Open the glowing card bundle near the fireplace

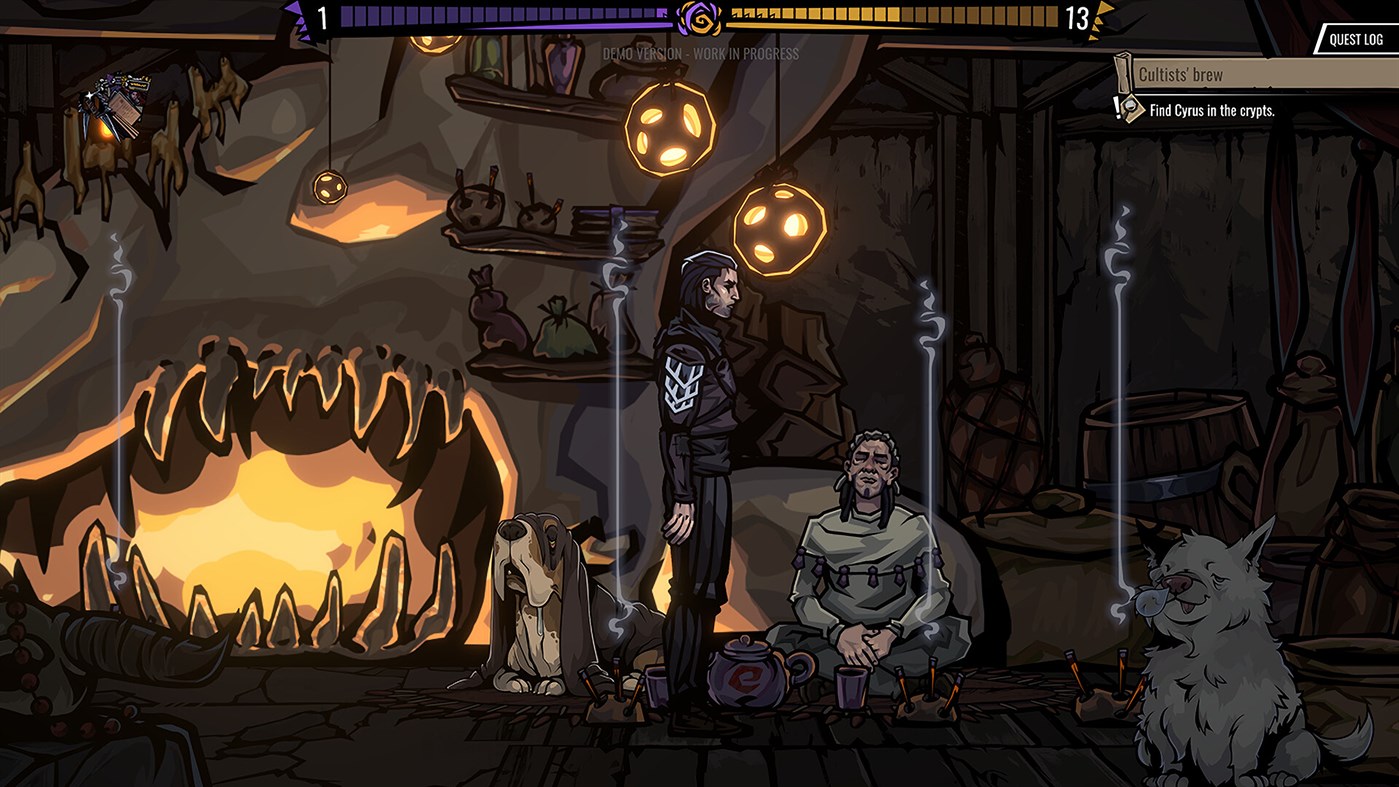point(113,105)
